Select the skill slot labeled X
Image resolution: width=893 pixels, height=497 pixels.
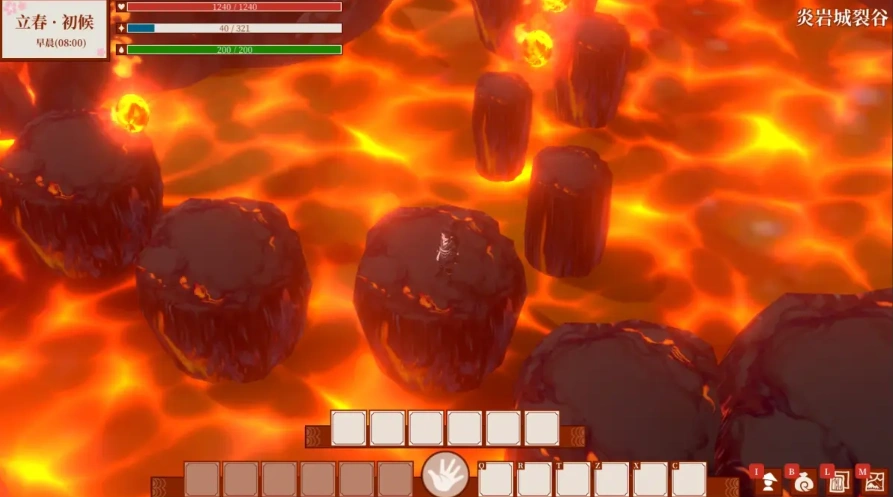[x=650, y=480]
